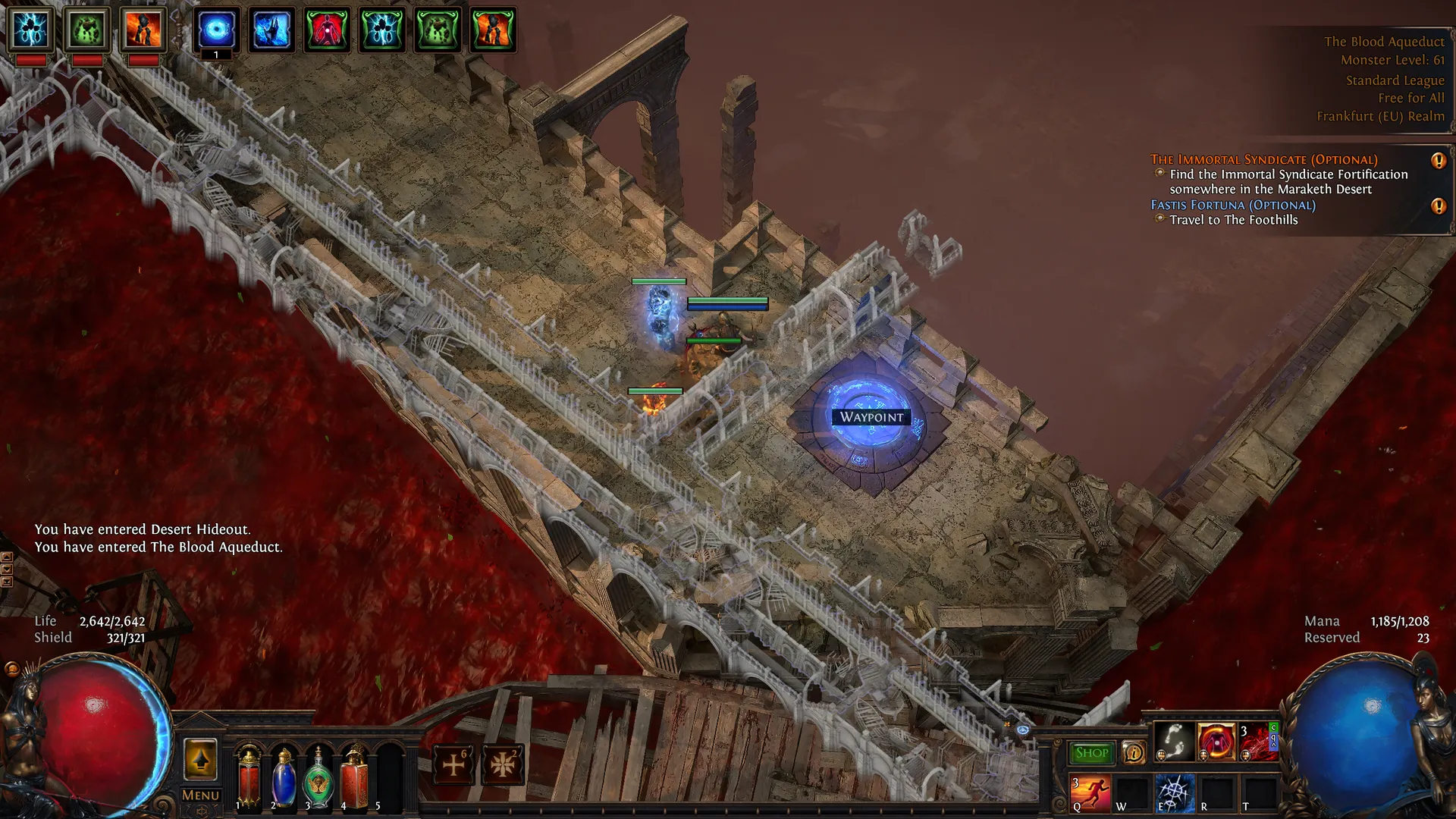
Task: Activate the ornate red flask in slot 4
Action: tap(354, 777)
